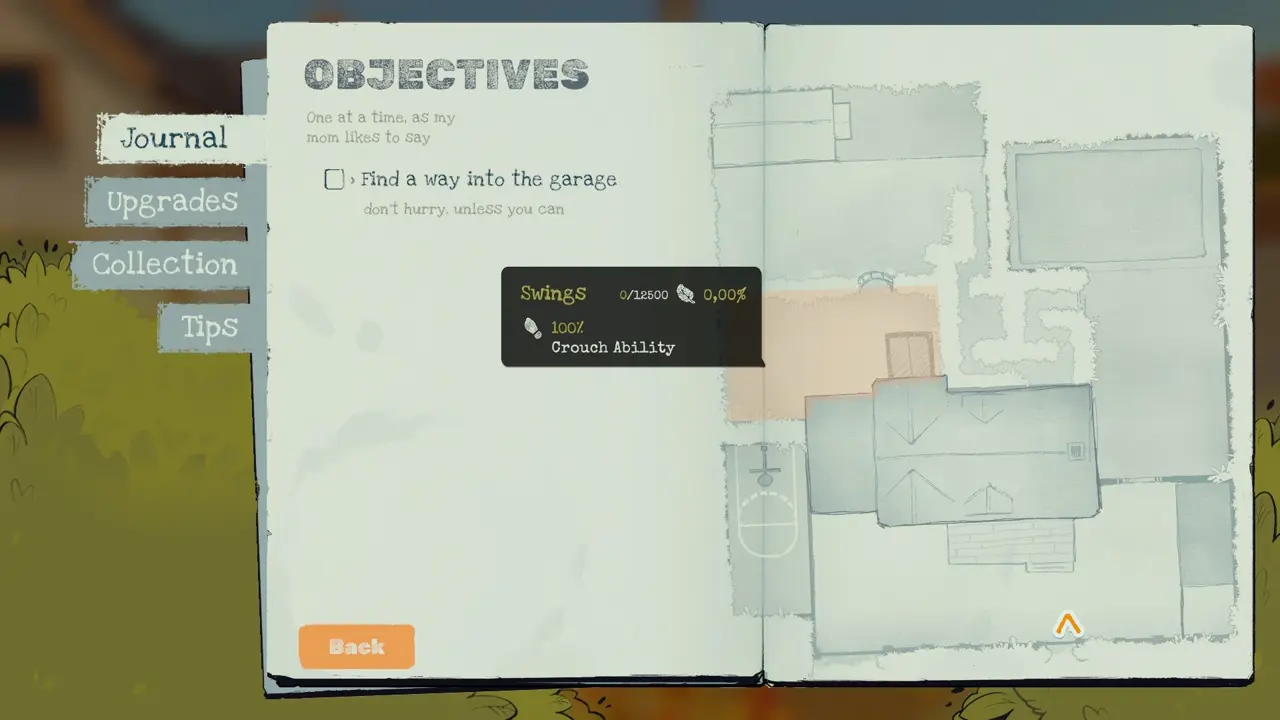Click the 'Swings' title in the tooltip
Screen dimensions: 1280x720
click(x=553, y=293)
